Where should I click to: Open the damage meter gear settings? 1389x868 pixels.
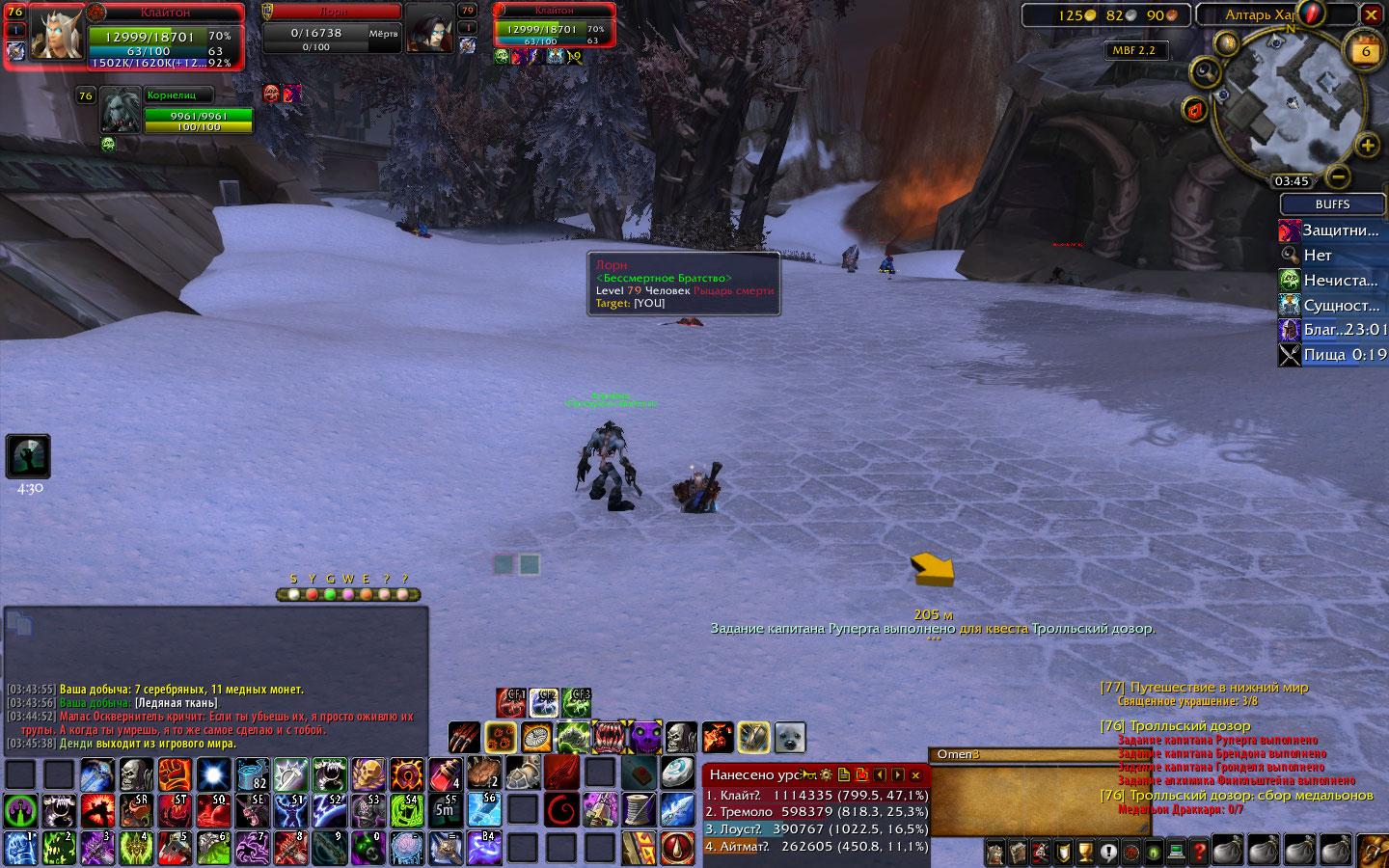point(826,774)
